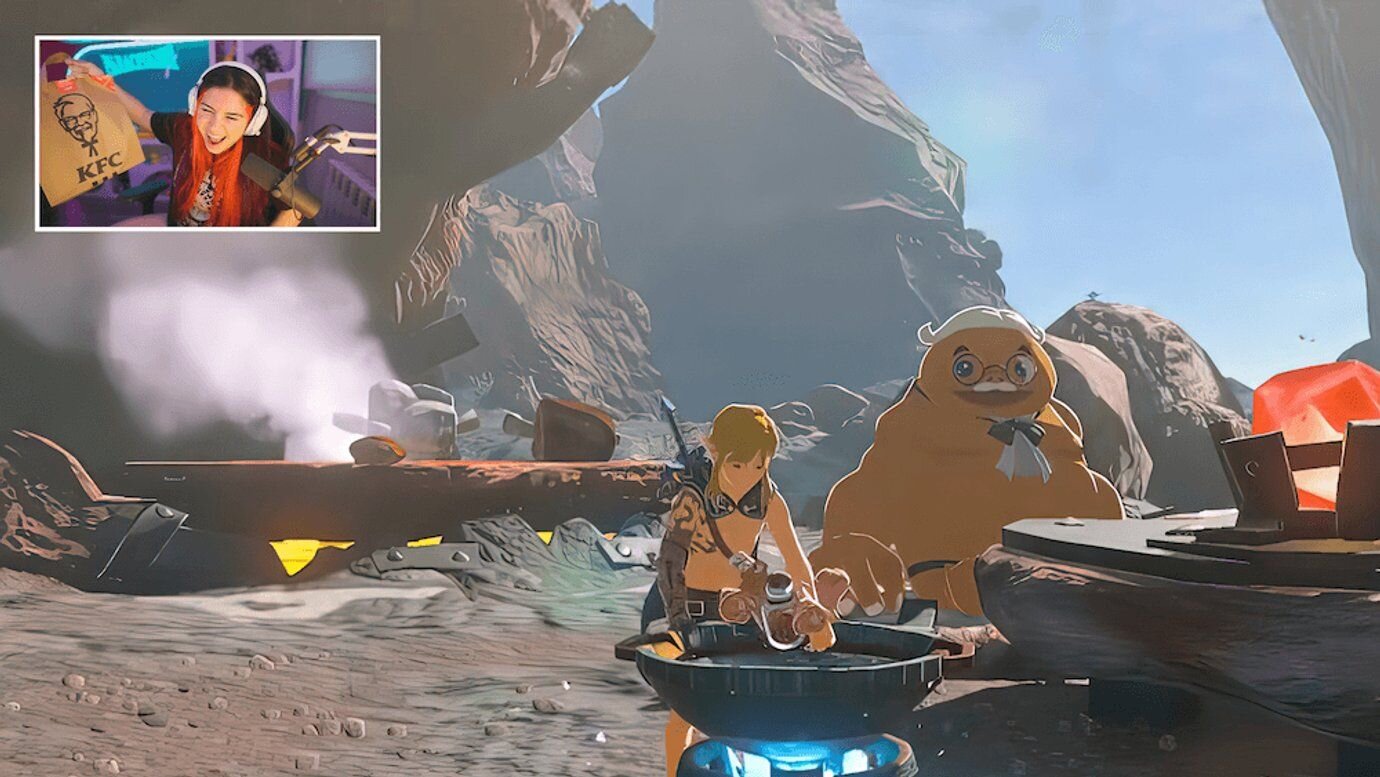Select the streamer webcam overlay
Image resolution: width=1380 pixels, height=777 pixels.
click(x=207, y=133)
